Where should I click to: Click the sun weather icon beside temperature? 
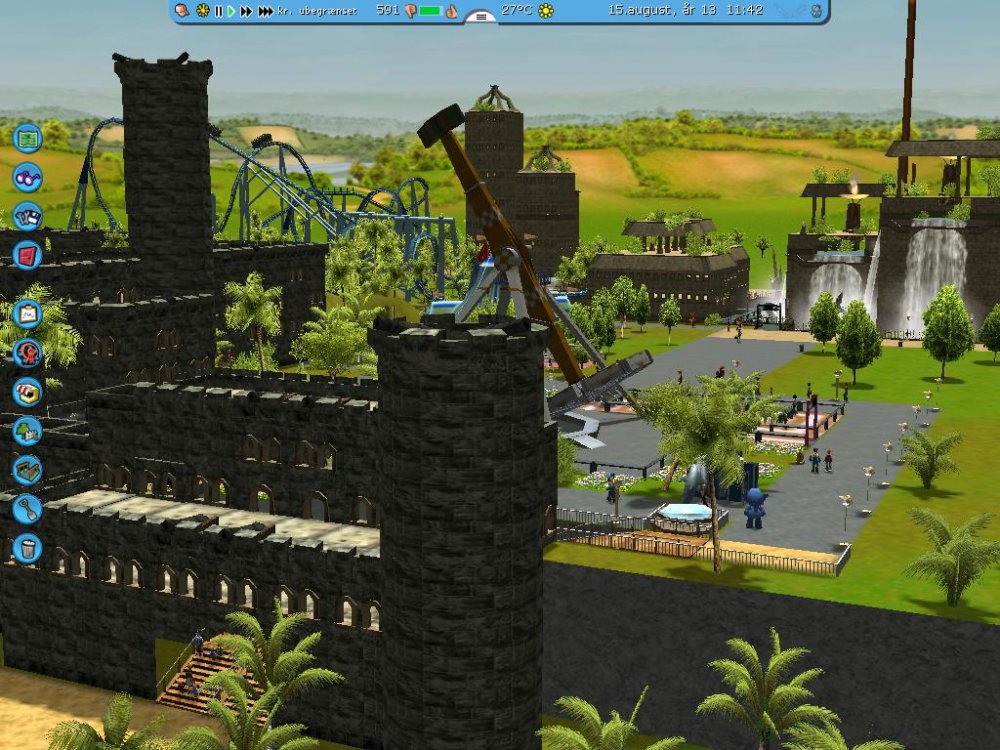click(546, 11)
